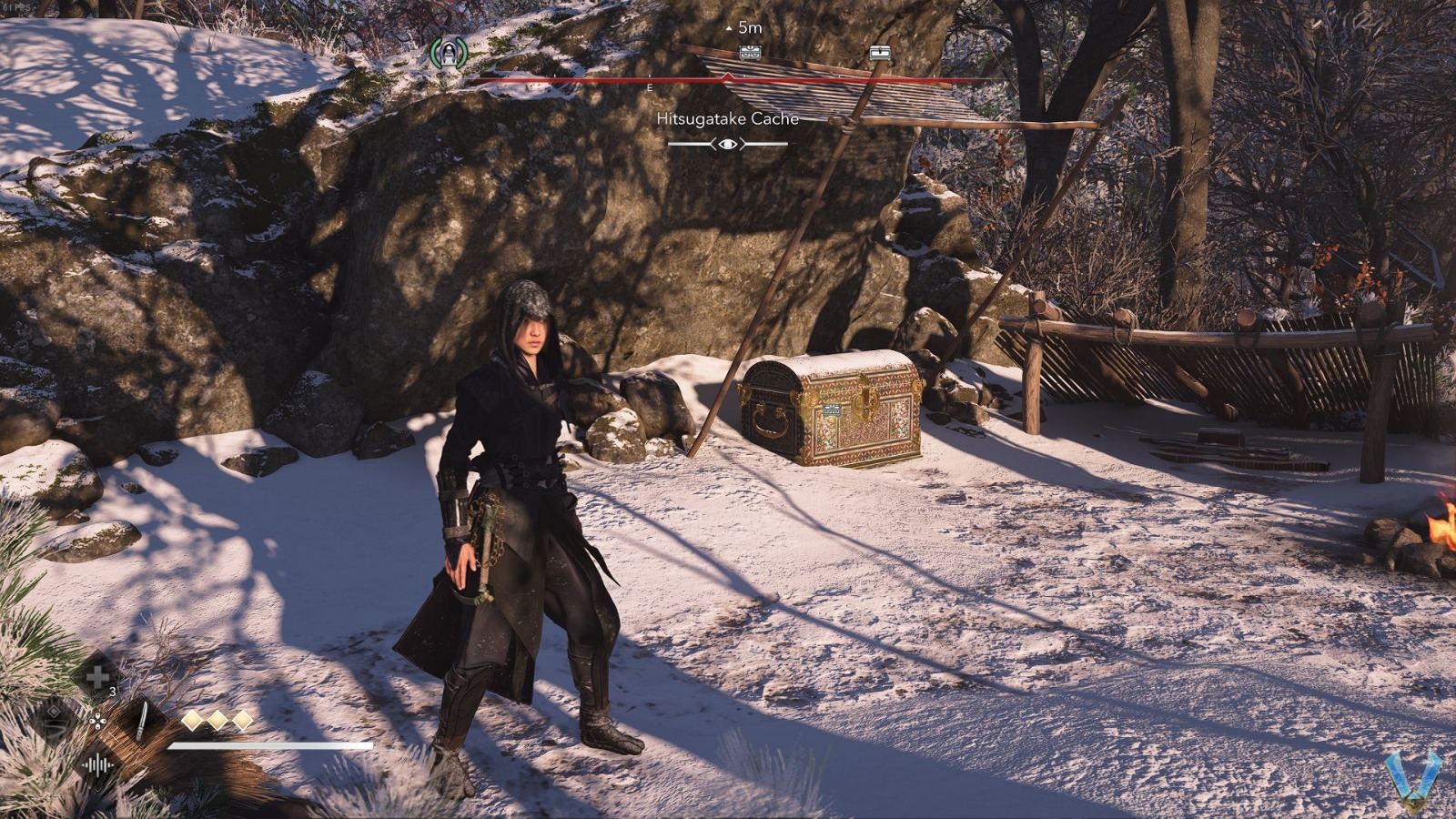Click the E marker on the compass strip
The width and height of the screenshot is (1456, 819).
[x=649, y=87]
